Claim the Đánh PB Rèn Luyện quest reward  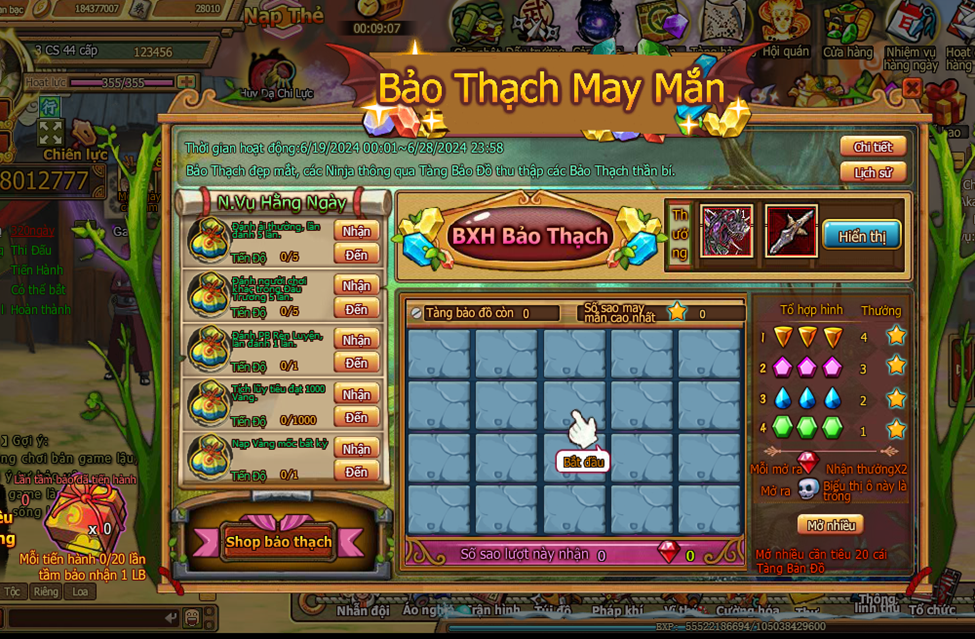tap(356, 340)
